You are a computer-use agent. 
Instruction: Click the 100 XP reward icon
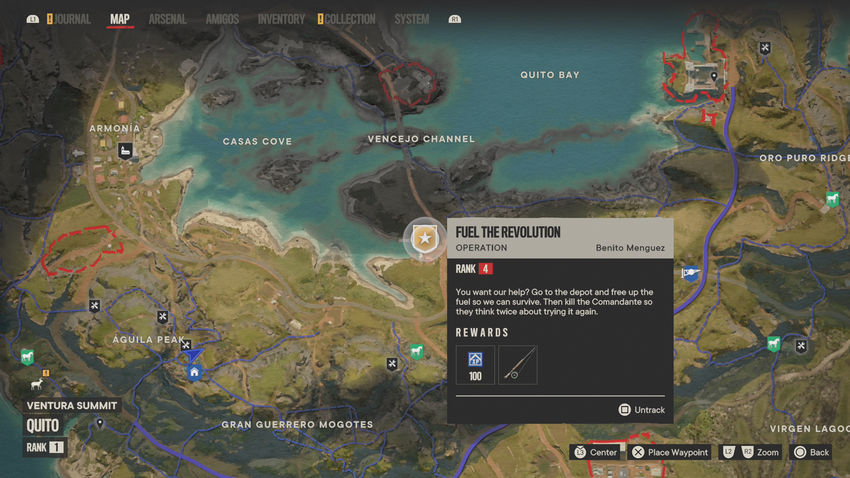point(475,364)
